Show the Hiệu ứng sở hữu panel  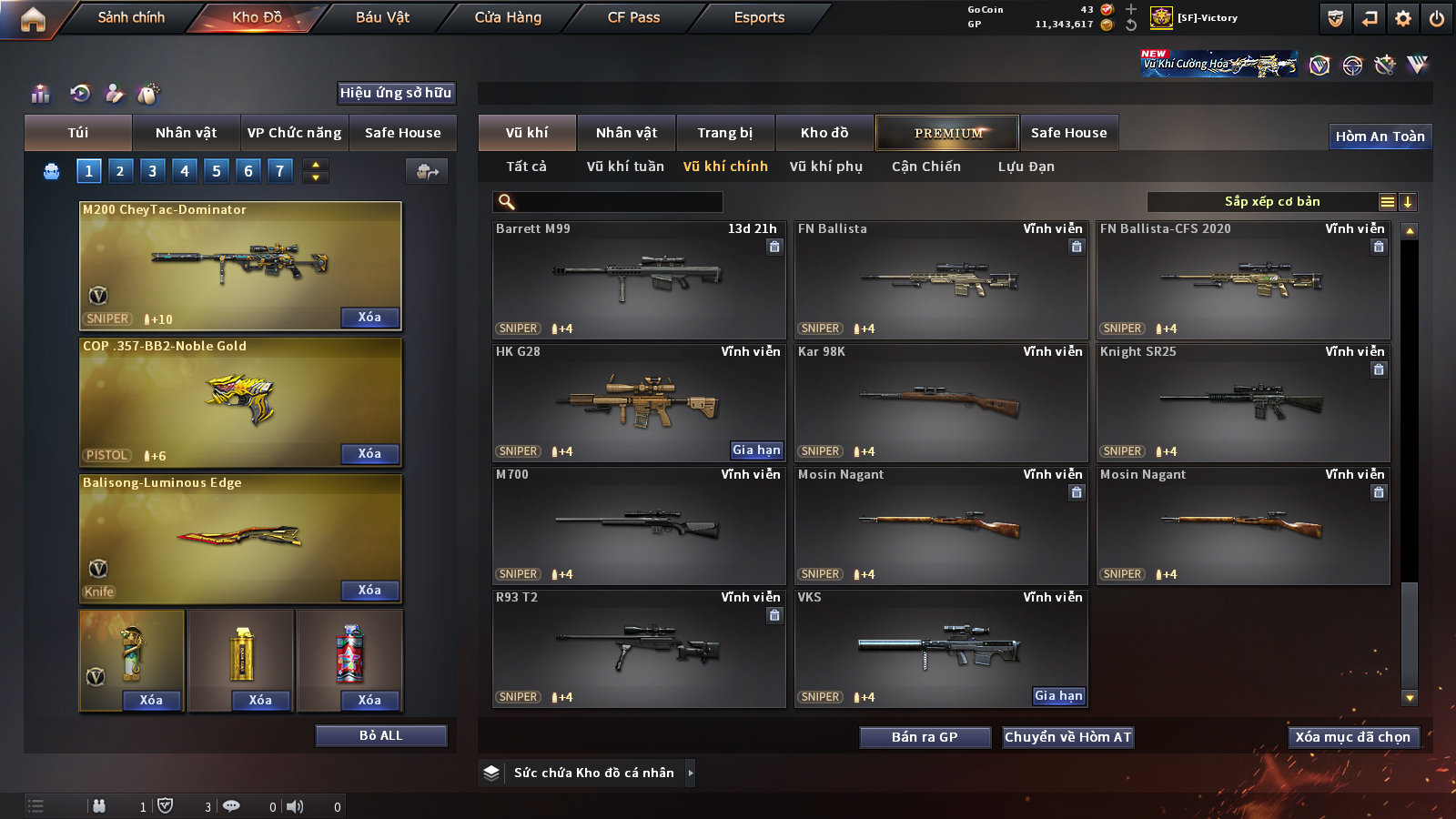(x=396, y=93)
